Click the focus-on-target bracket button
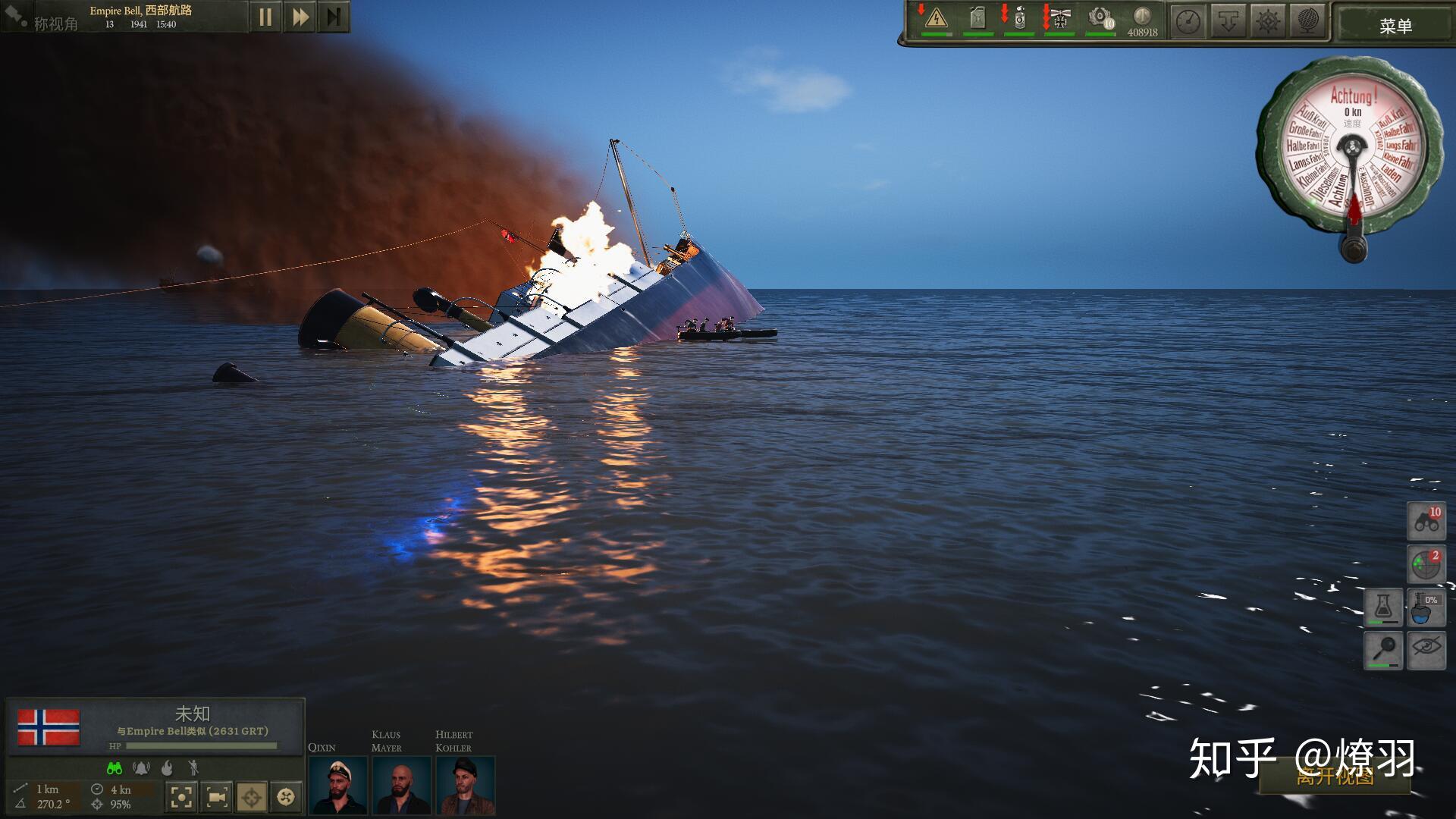The height and width of the screenshot is (819, 1456). point(181,797)
